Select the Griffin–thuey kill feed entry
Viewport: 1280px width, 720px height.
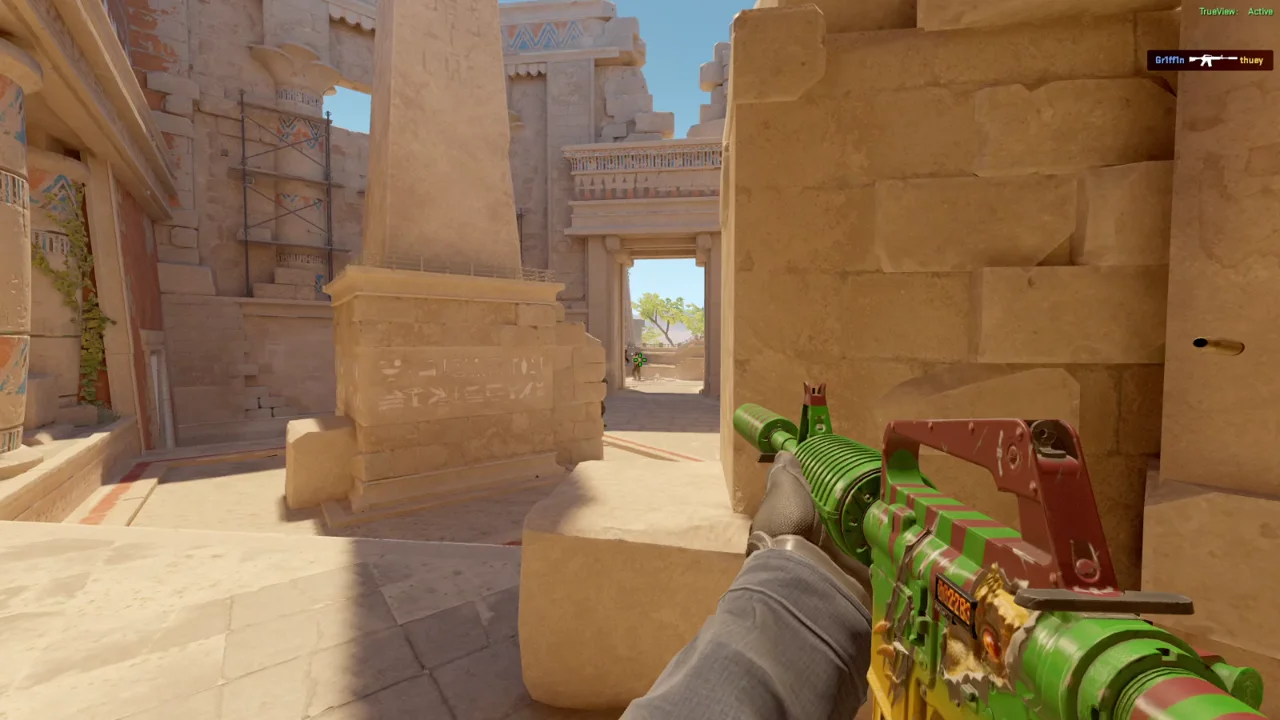click(x=1209, y=60)
